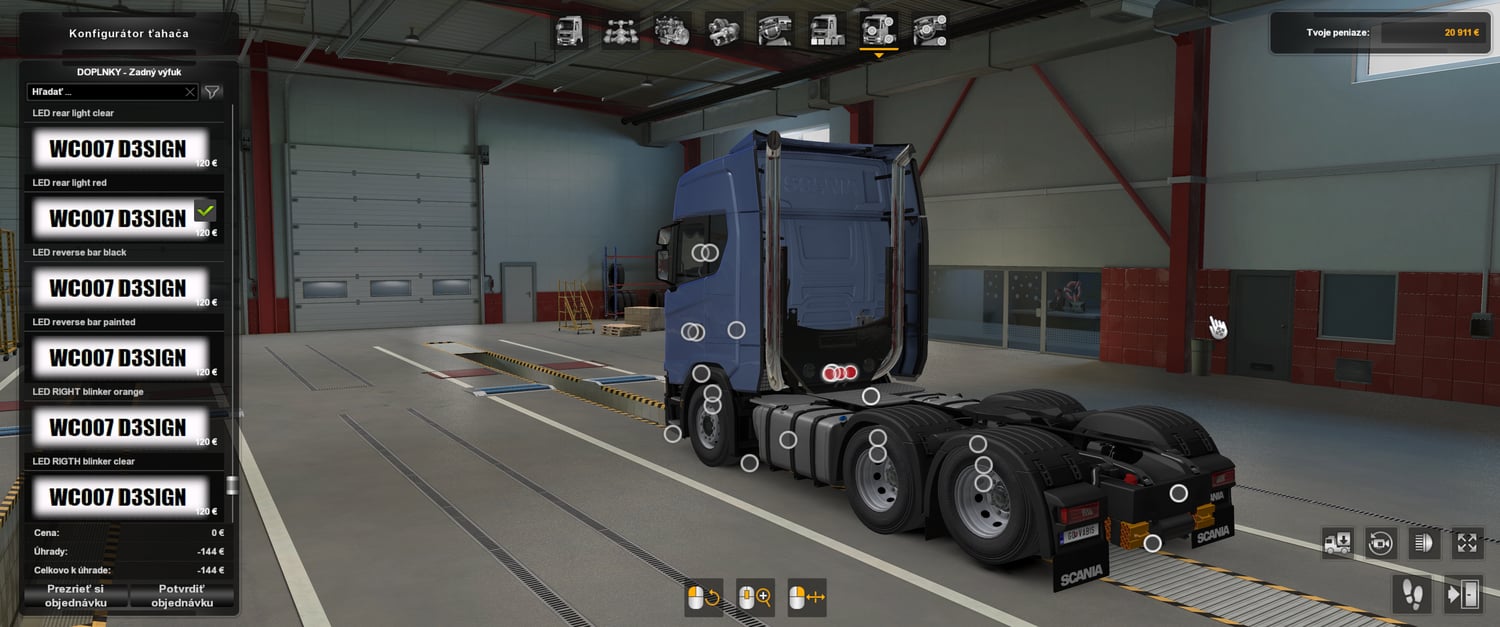Toggle the truck headlights icon
Image resolution: width=1500 pixels, height=627 pixels.
(1423, 543)
